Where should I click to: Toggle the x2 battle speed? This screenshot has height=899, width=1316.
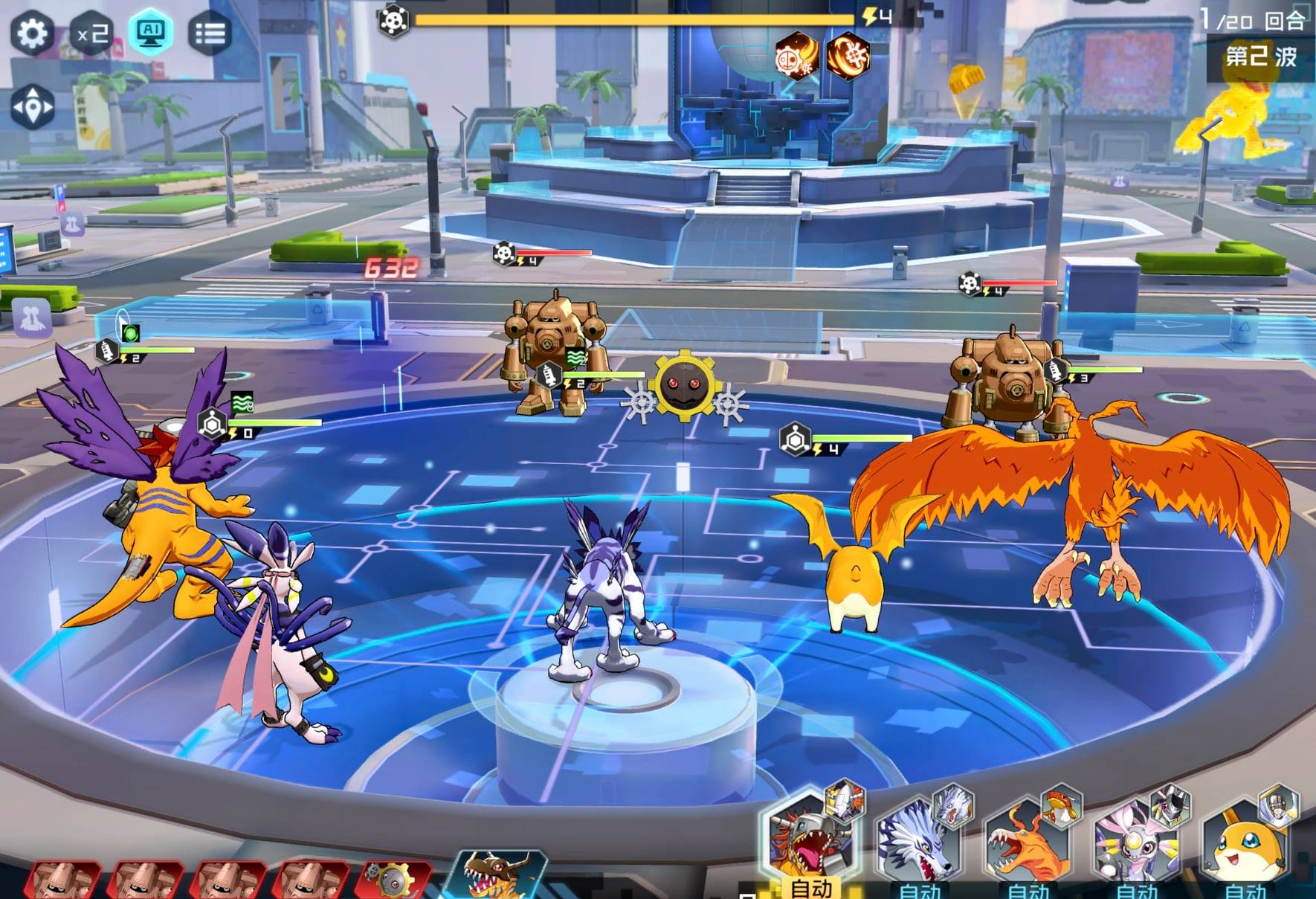pos(92,33)
